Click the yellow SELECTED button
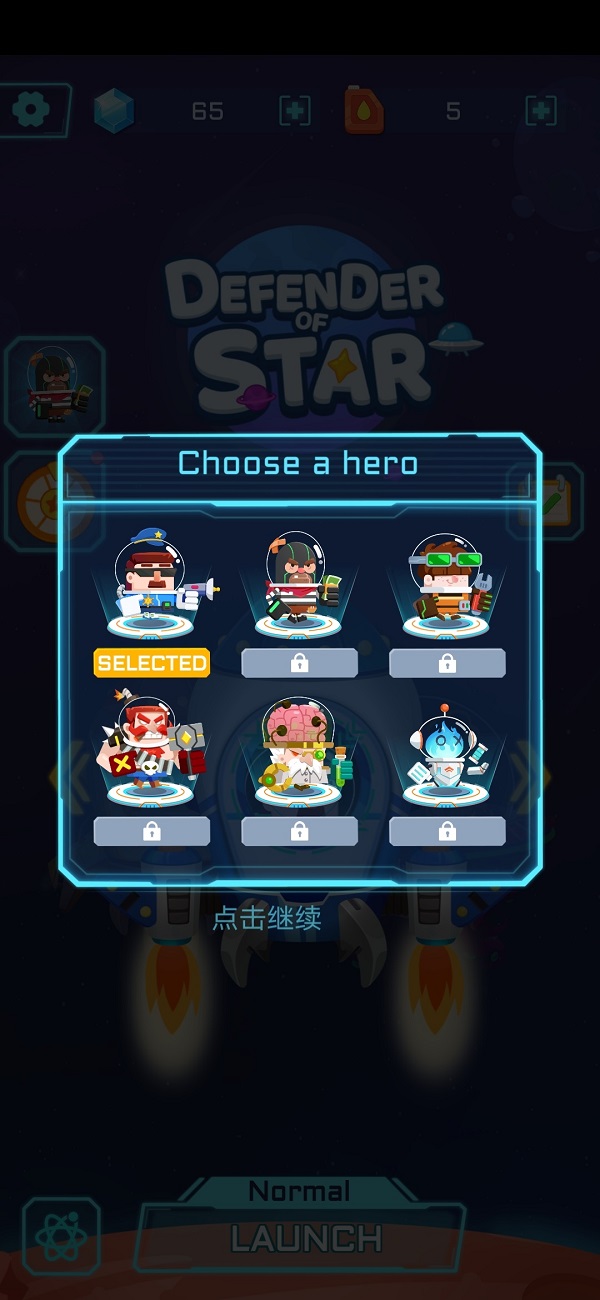This screenshot has height=1300, width=600. tap(152, 663)
